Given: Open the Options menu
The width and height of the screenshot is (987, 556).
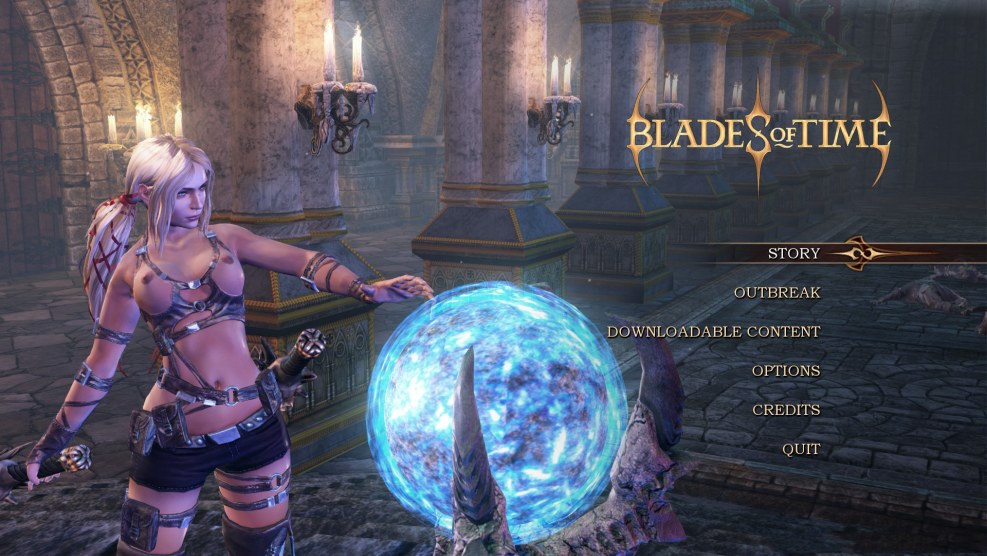Looking at the screenshot, I should 786,370.
